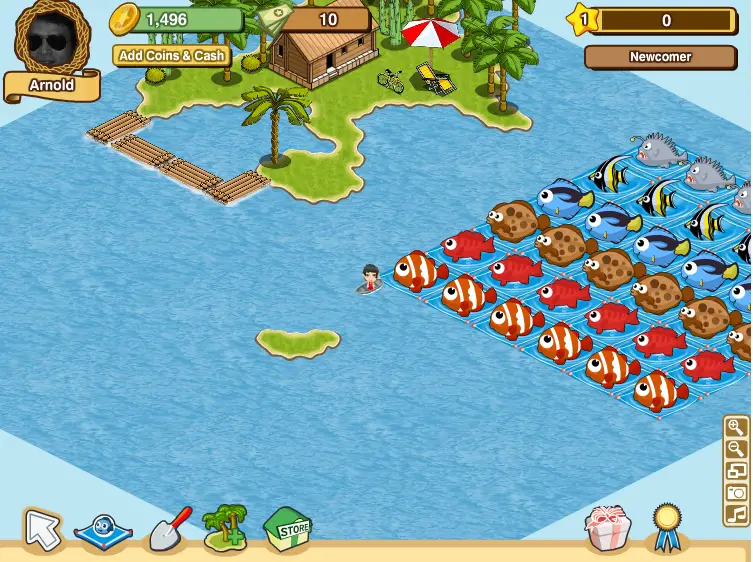
Task: Open Arnold's profile portrait
Action: pyautogui.click(x=52, y=39)
